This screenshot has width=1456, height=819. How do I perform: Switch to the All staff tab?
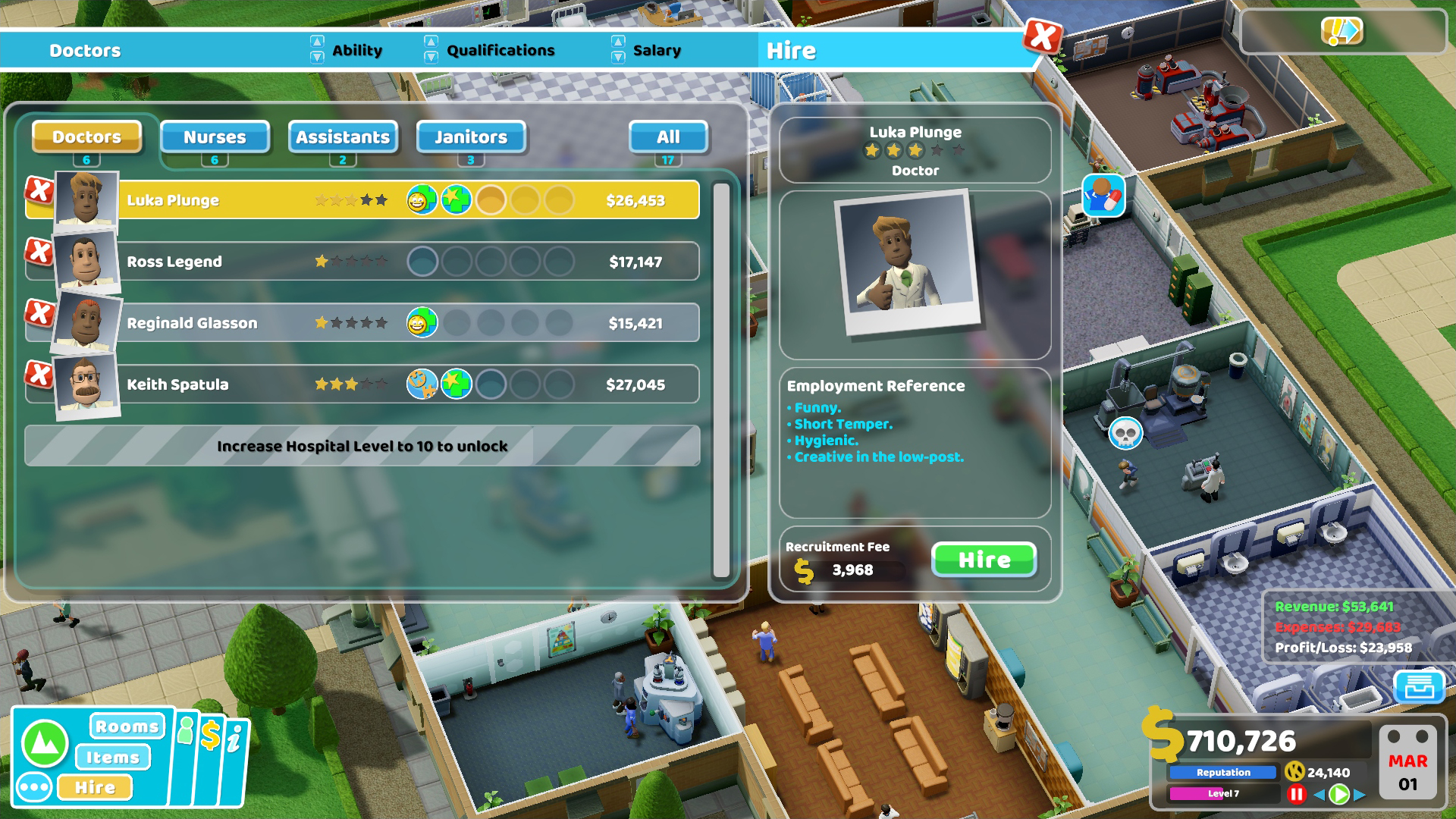point(667,137)
